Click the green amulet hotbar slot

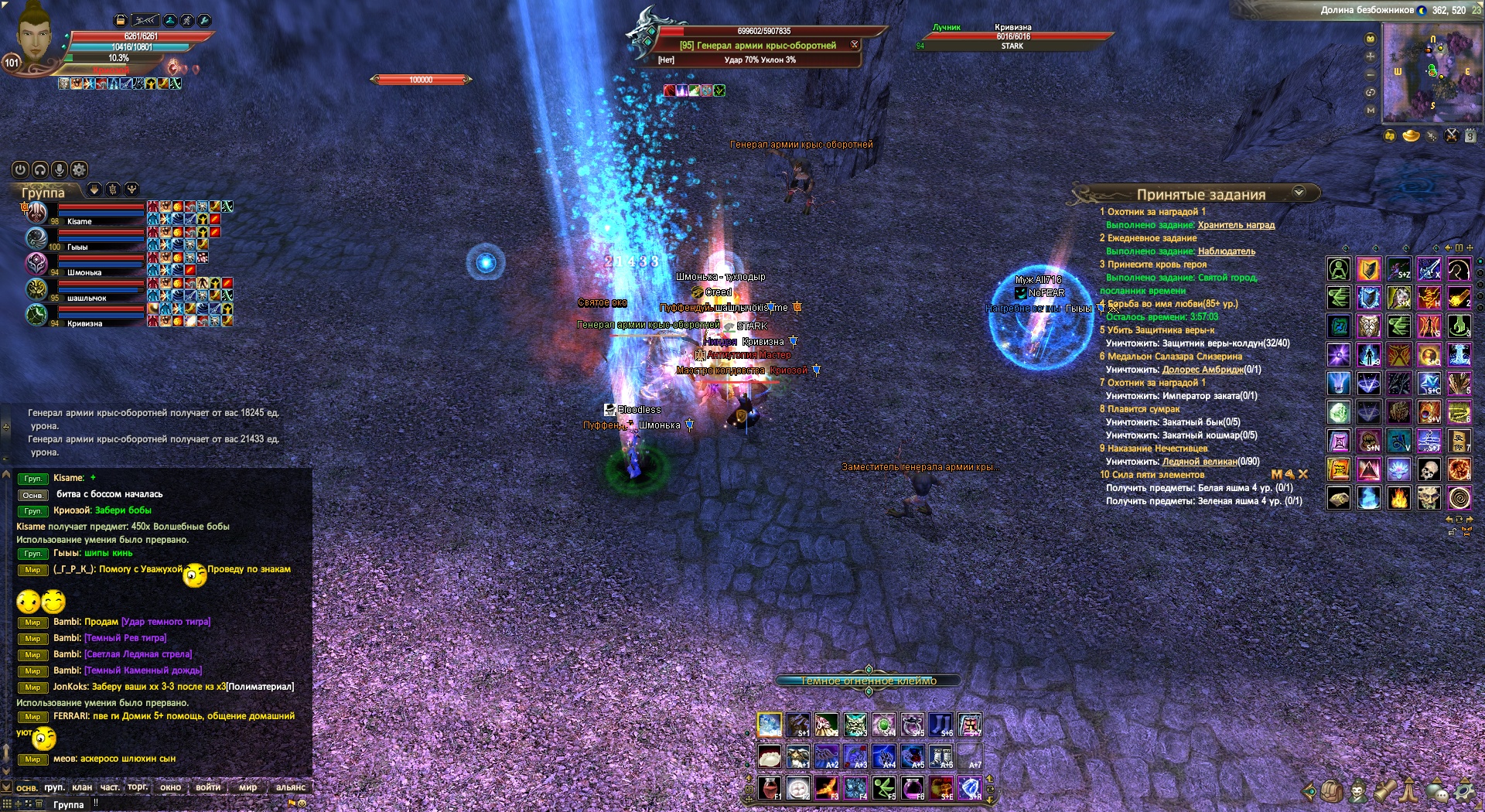coord(884,725)
